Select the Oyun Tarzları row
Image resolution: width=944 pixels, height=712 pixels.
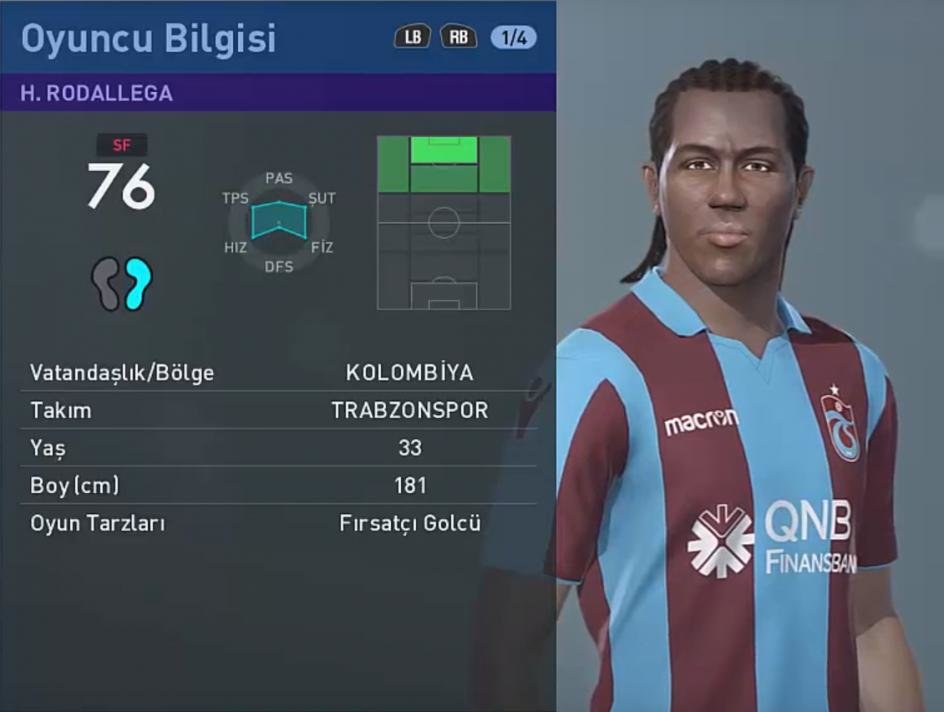pyautogui.click(x=278, y=523)
